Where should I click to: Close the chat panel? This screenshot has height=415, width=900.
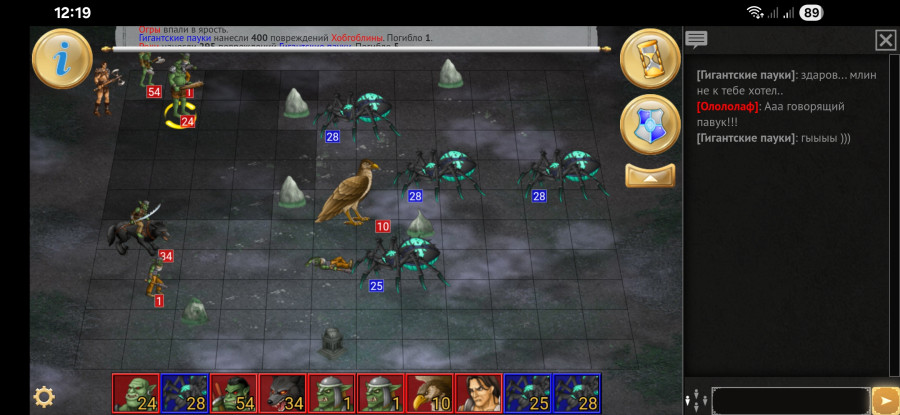pyautogui.click(x=885, y=40)
